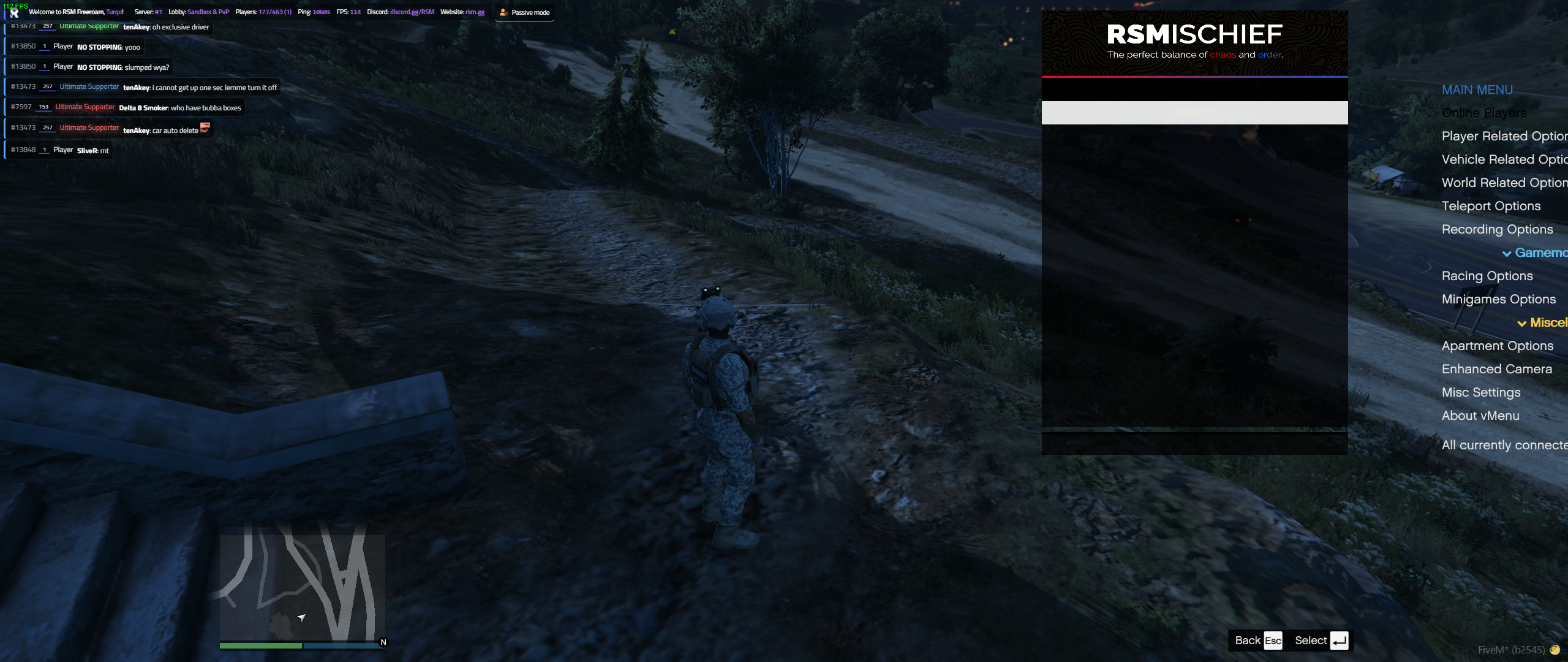Click the Esc key icon next to Back
The image size is (1568, 662).
point(1273,640)
